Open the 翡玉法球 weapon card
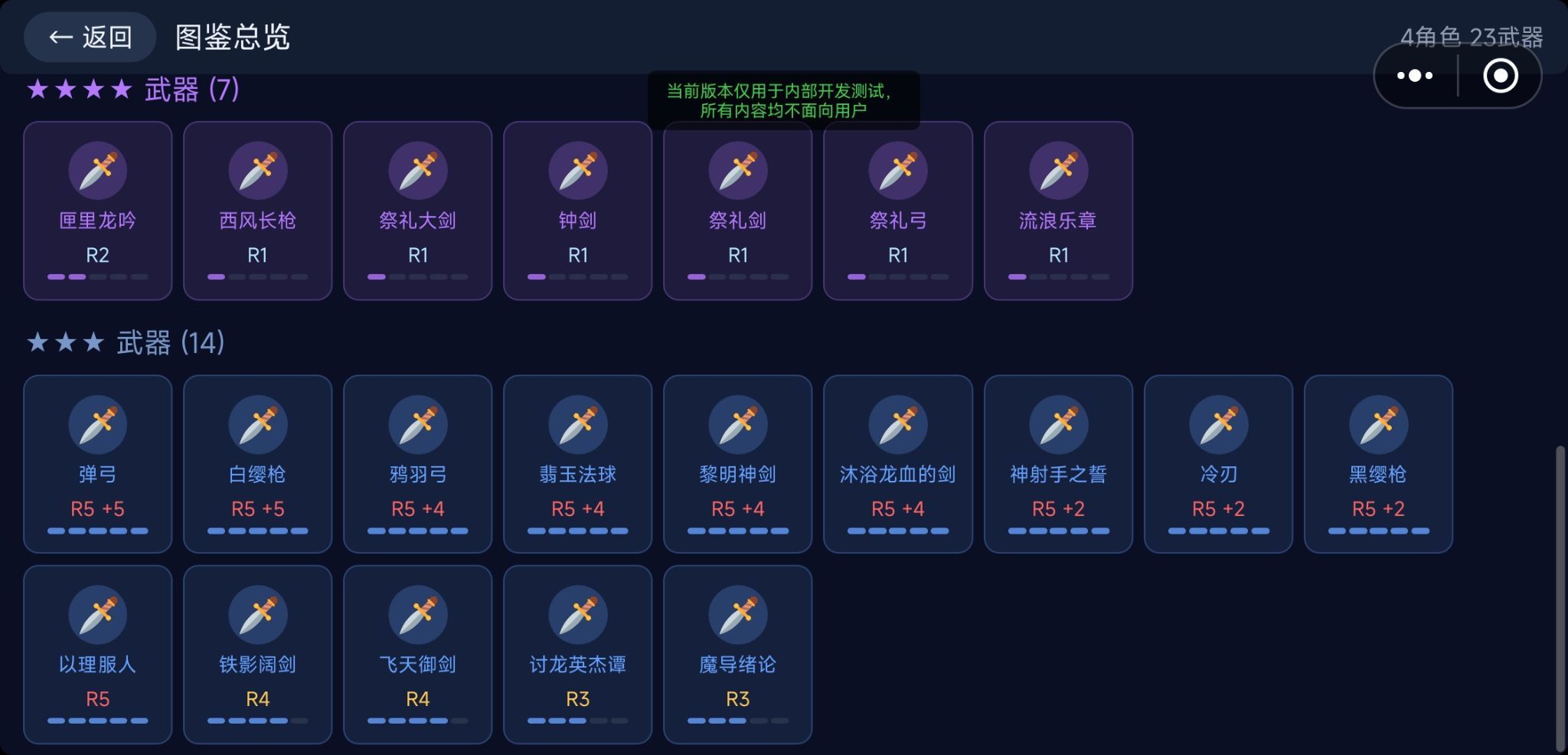This screenshot has height=755, width=1568. point(577,464)
